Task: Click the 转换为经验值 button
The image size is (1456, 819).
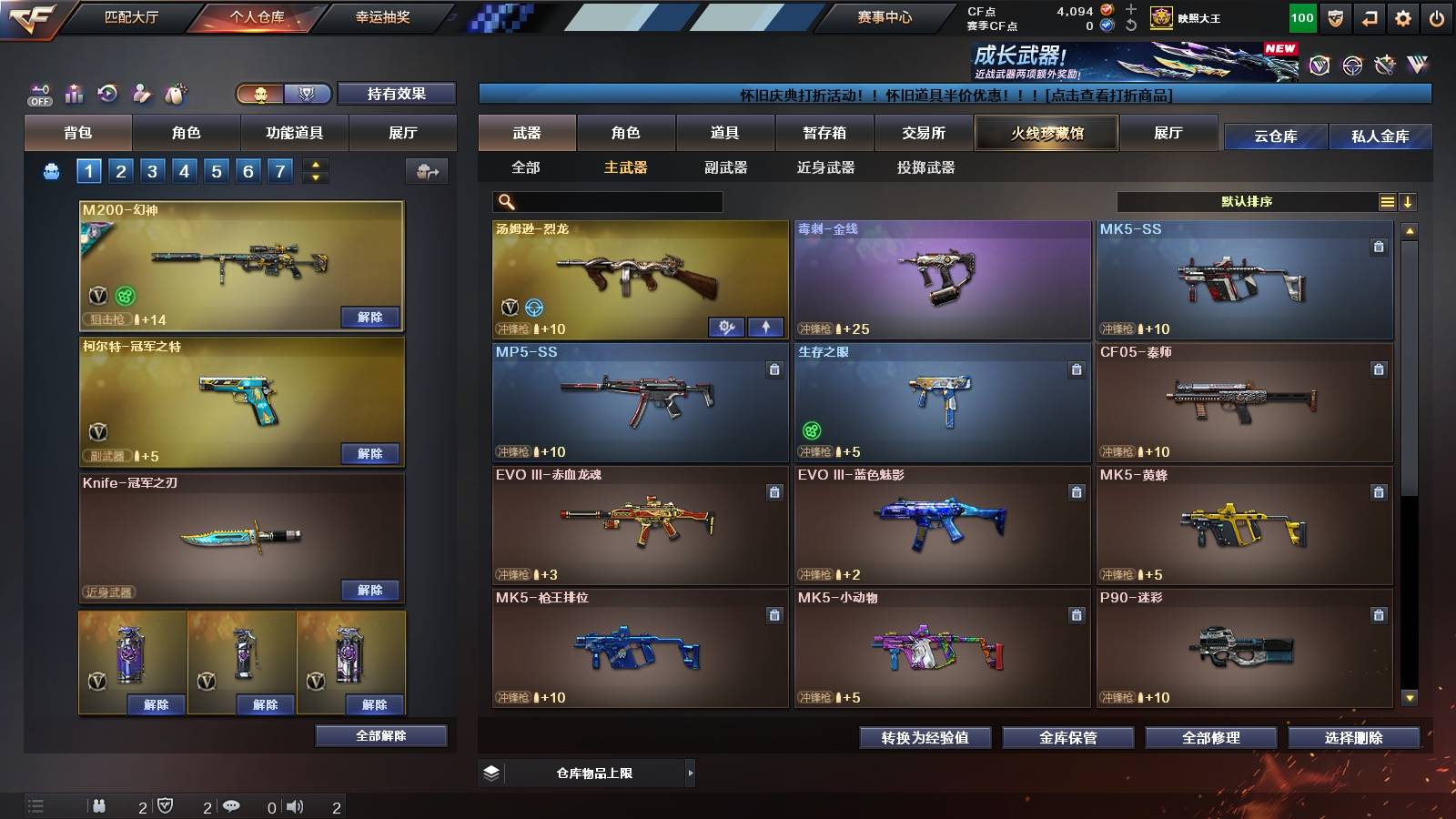Action: pos(925,739)
